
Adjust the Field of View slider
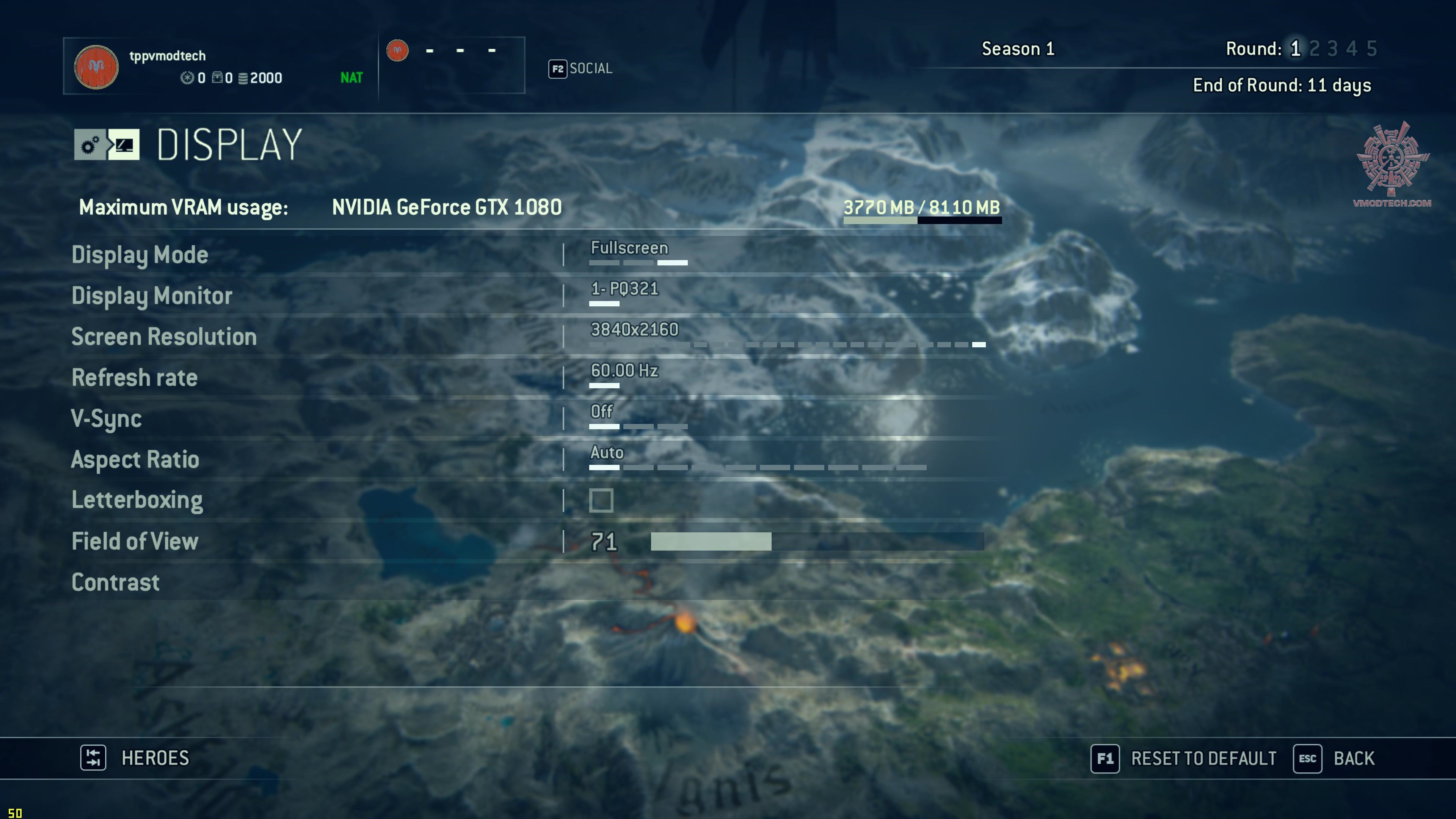817,541
